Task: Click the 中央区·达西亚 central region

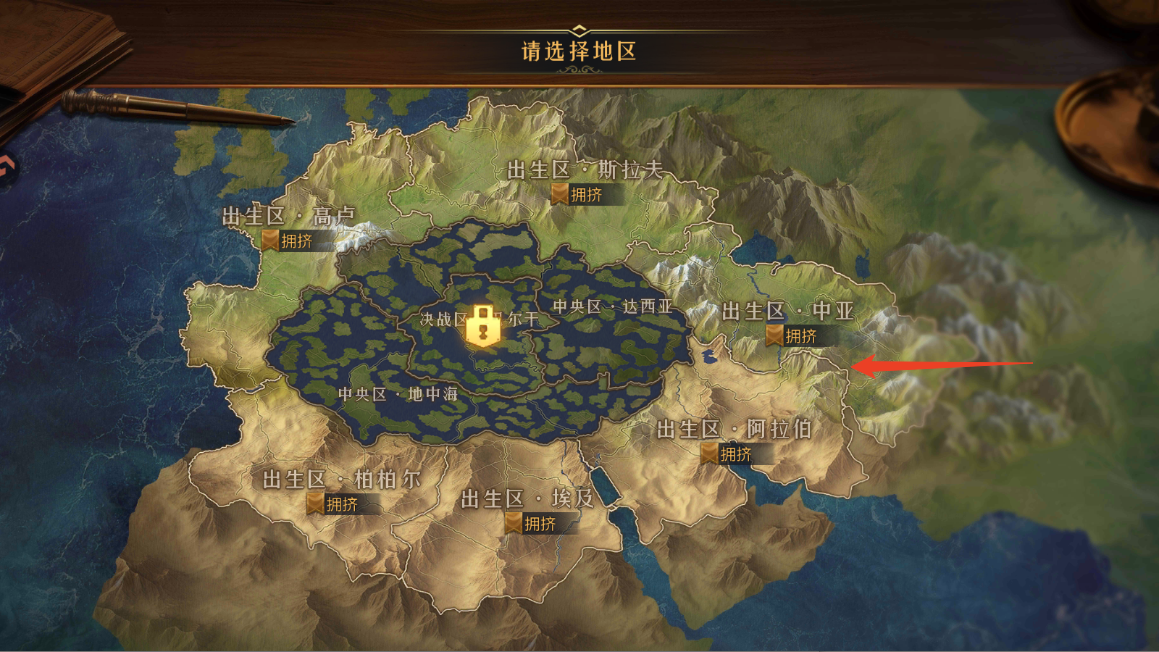Action: click(x=613, y=307)
